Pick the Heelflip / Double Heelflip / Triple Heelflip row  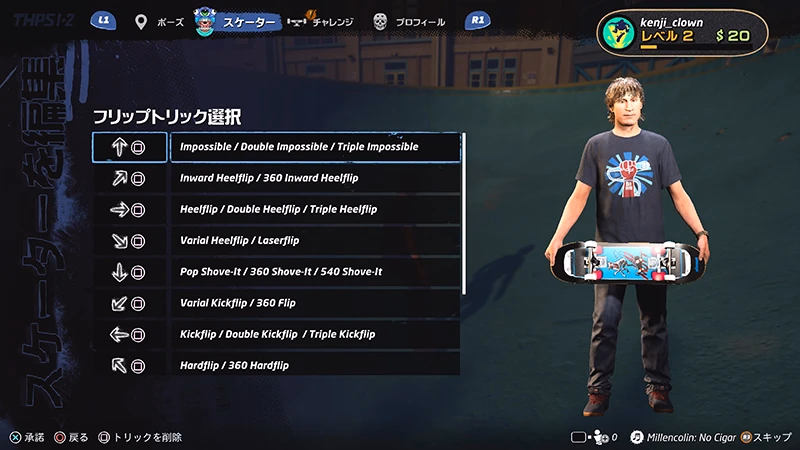click(x=315, y=209)
